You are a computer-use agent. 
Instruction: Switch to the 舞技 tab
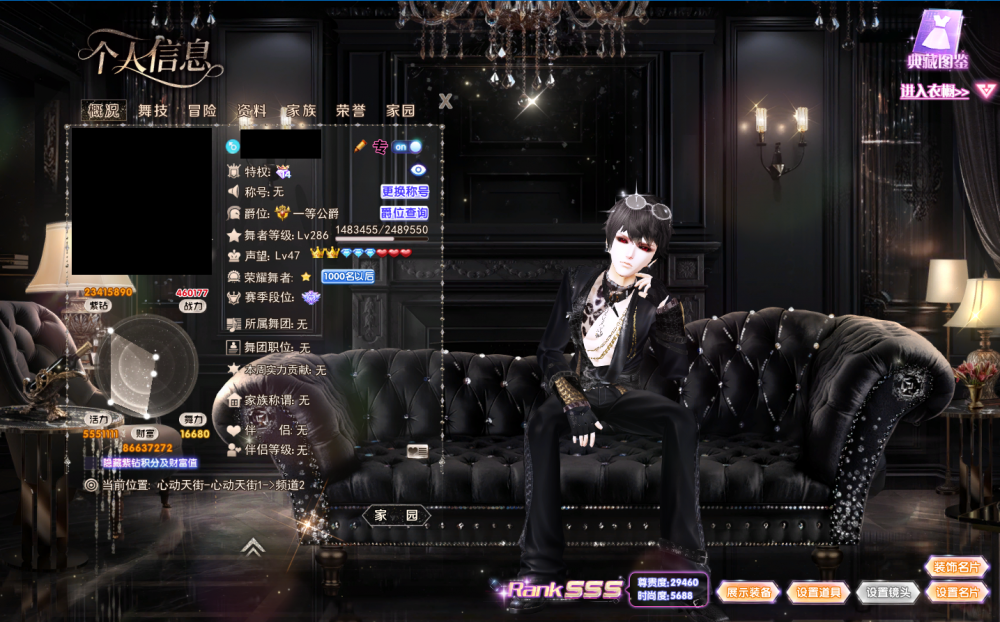pos(153,111)
